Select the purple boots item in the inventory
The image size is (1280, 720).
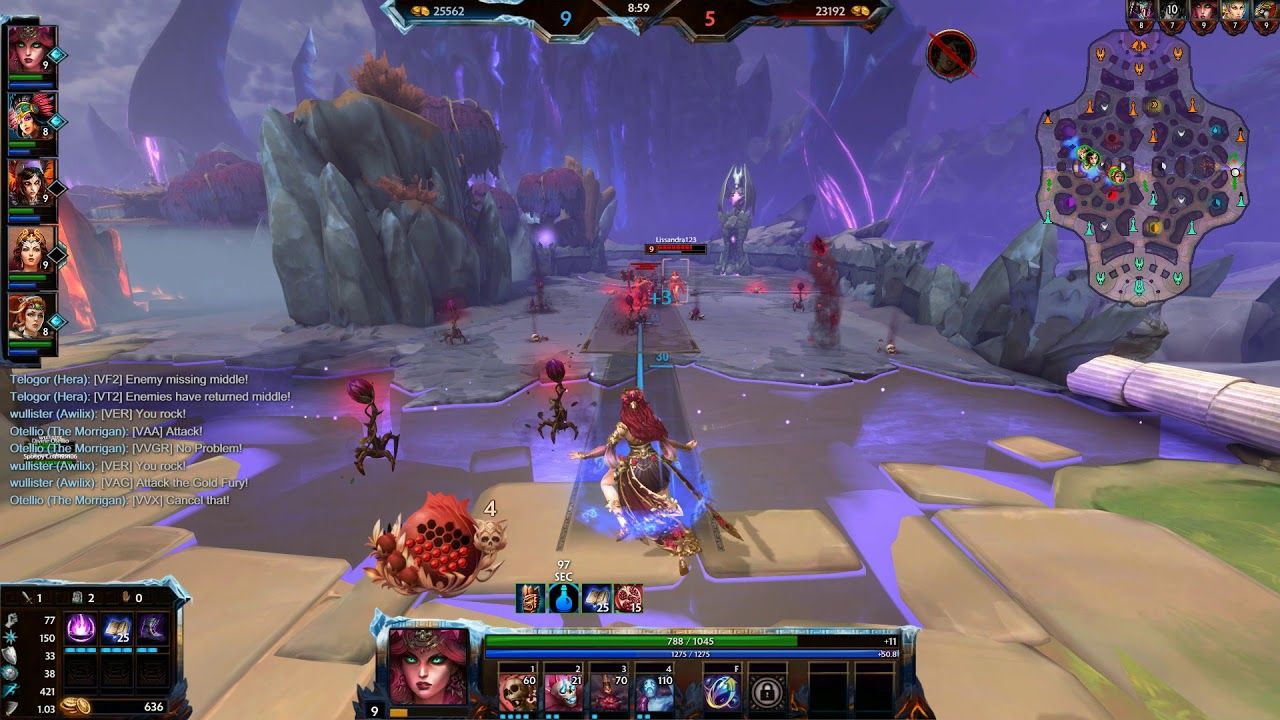pyautogui.click(x=152, y=629)
